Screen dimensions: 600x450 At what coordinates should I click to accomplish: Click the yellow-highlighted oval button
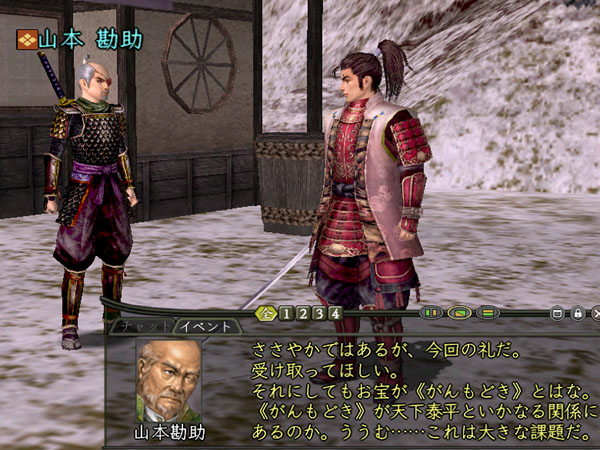tap(459, 313)
